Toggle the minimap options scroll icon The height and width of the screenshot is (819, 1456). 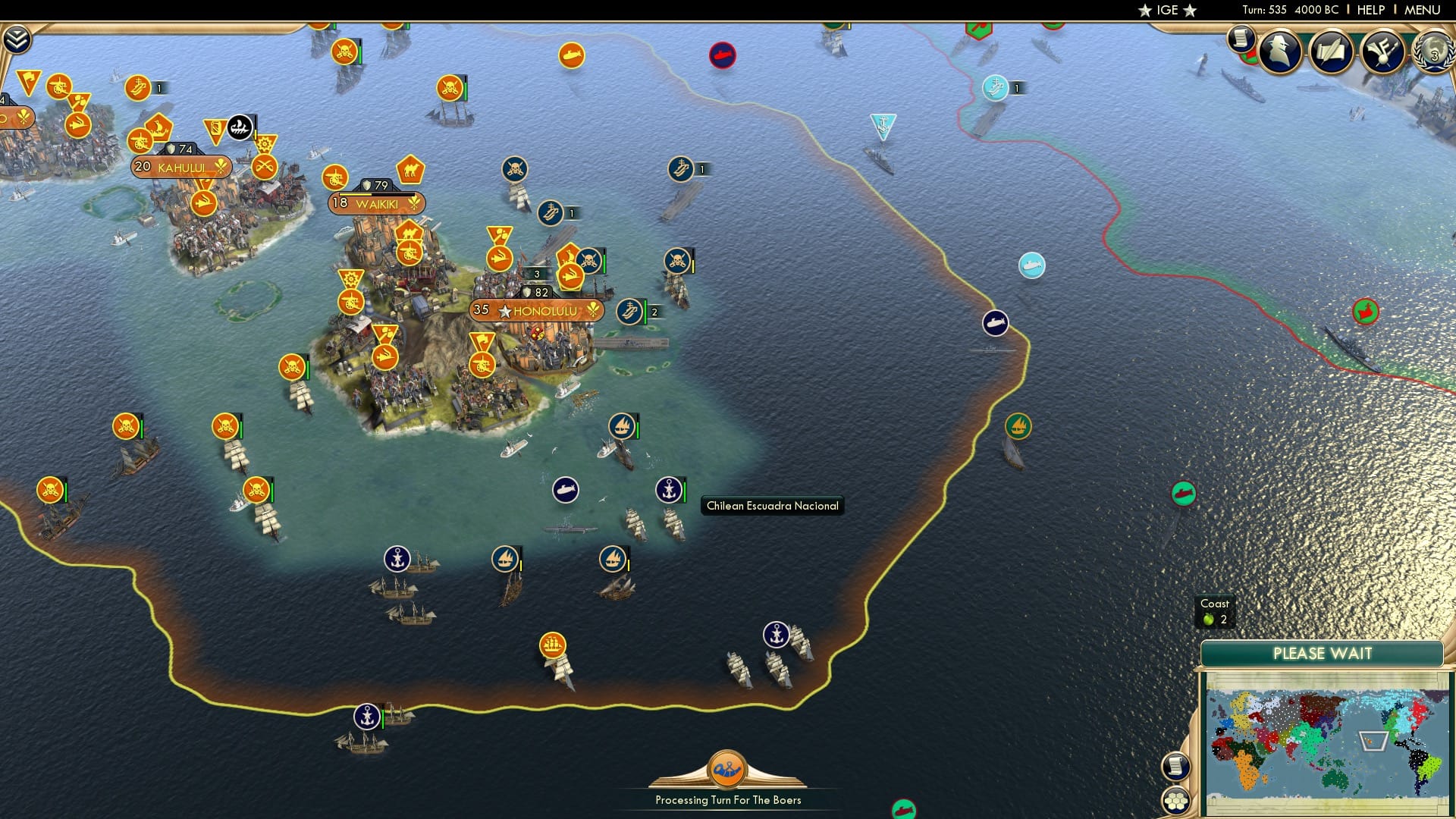coord(1175,767)
